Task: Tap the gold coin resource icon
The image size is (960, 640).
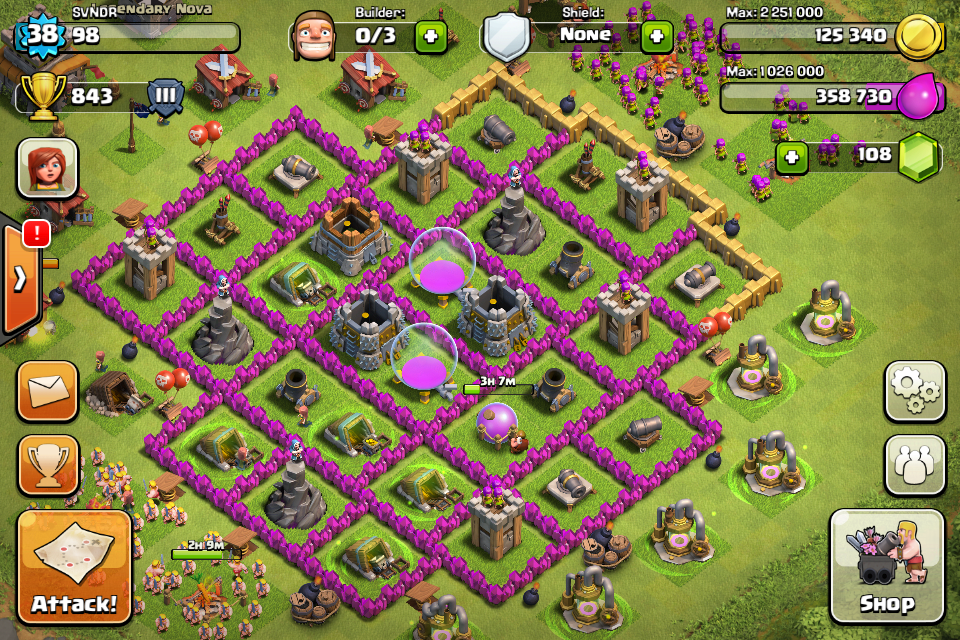Action: click(917, 38)
